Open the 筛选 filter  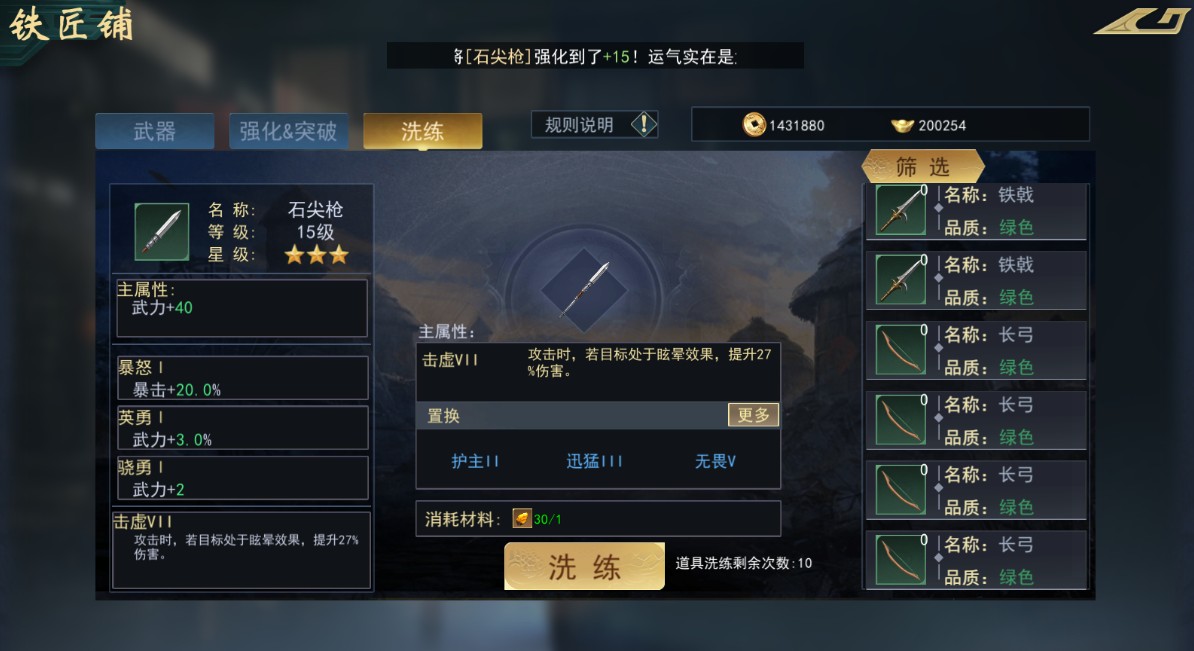coord(922,167)
